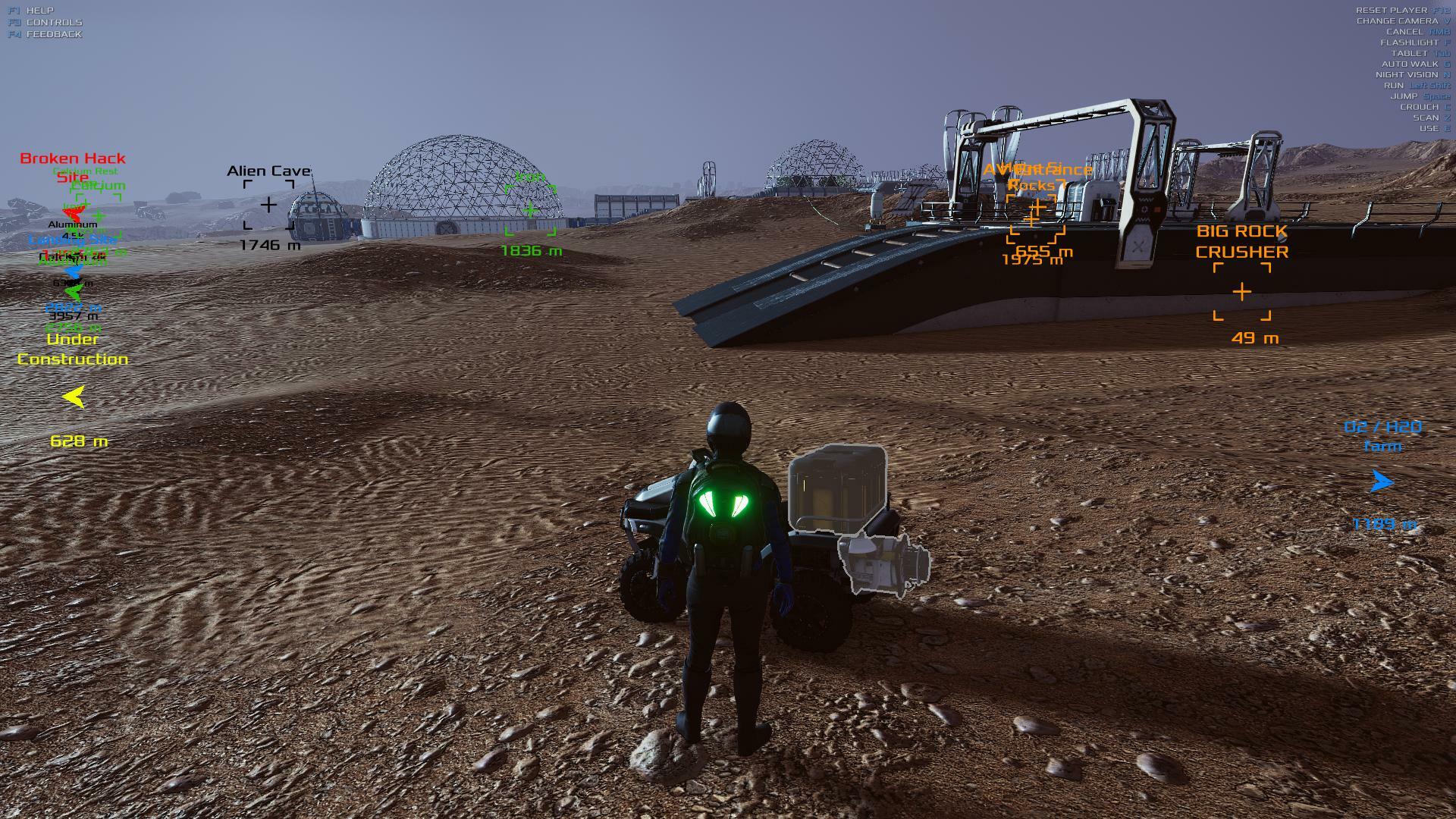Click the green Iron waypoint crosshair

pyautogui.click(x=530, y=209)
